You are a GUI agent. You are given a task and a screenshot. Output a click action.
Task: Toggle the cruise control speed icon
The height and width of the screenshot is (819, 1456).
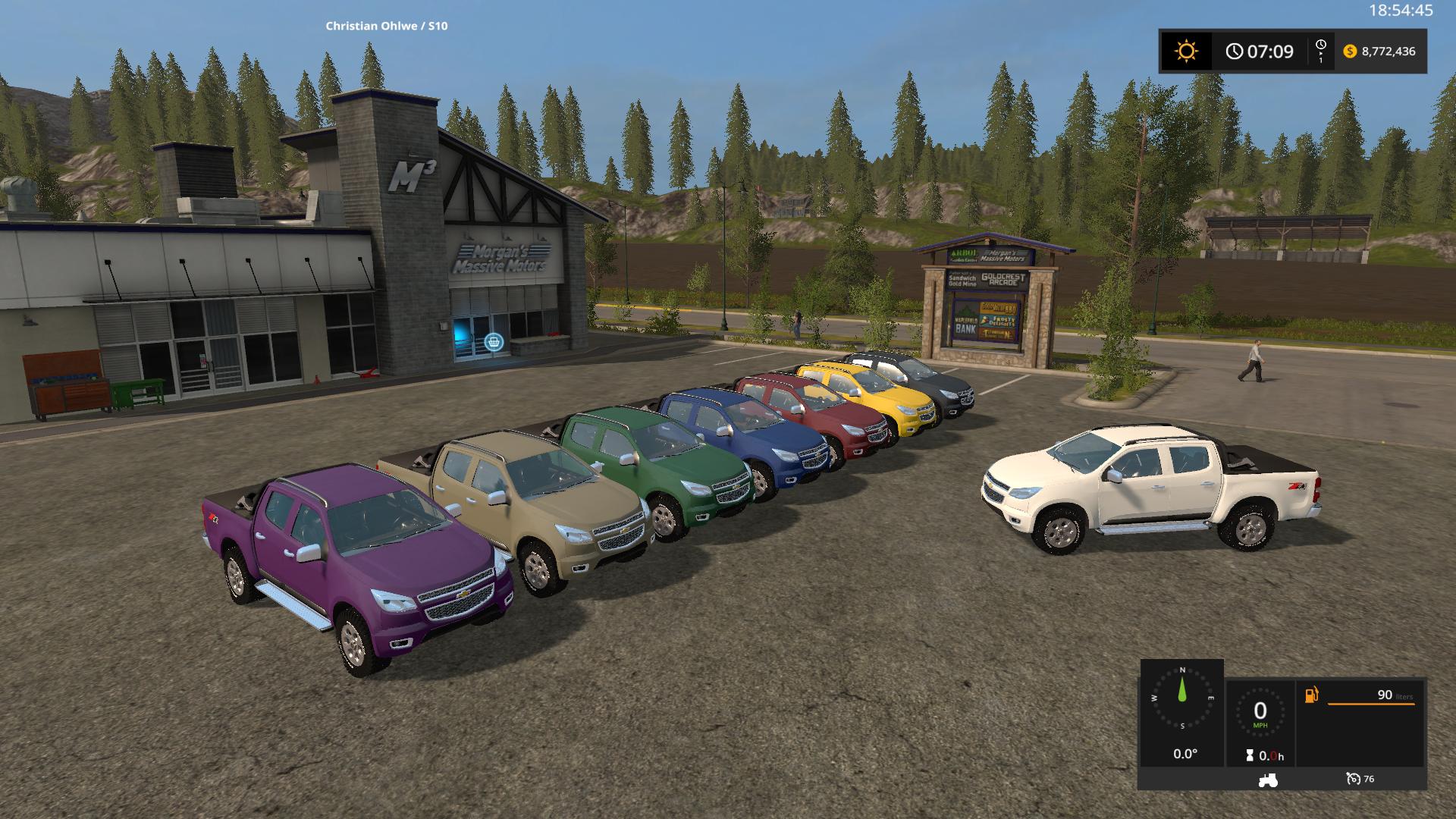click(x=1354, y=779)
